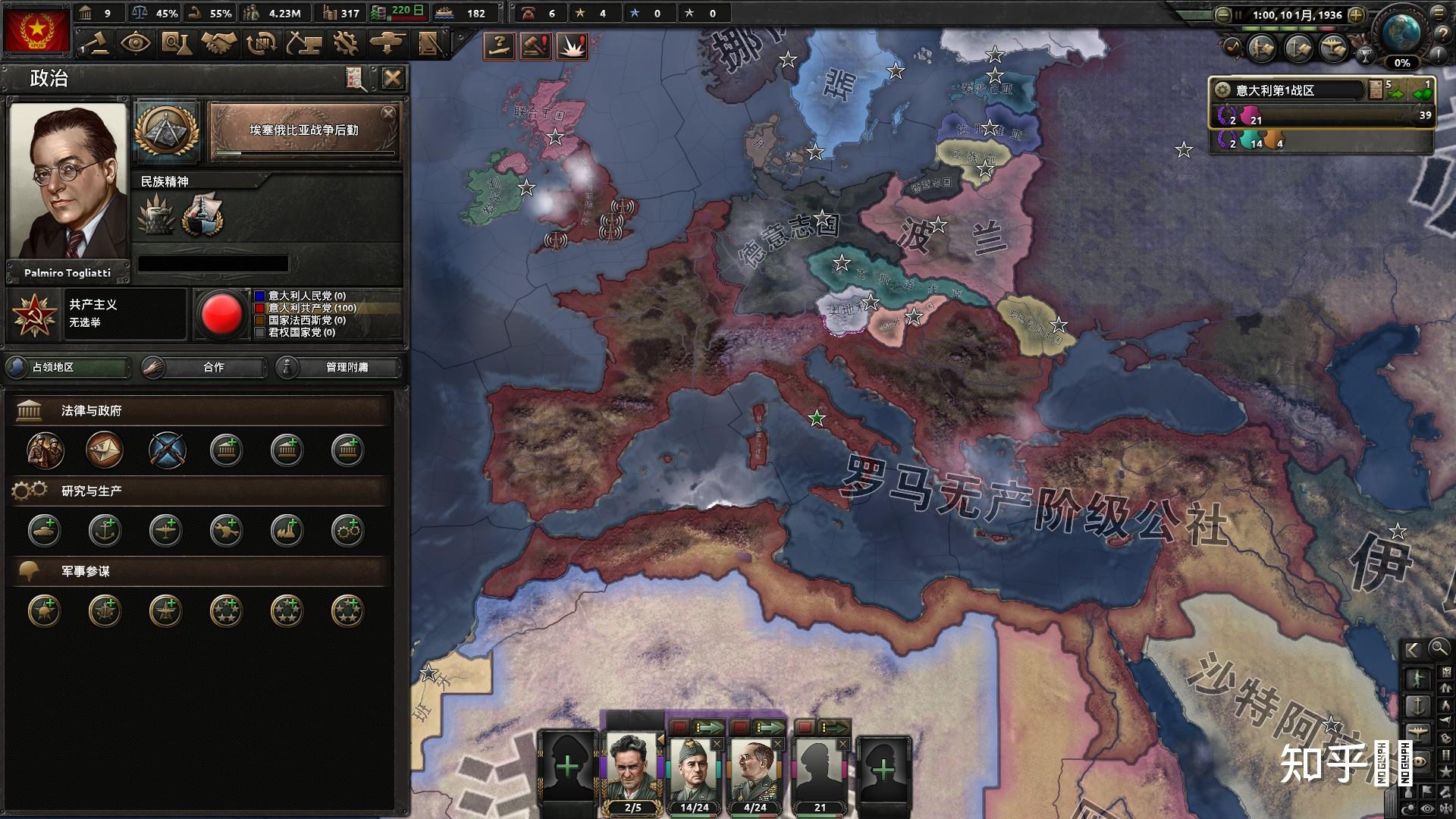Screen dimensions: 1456x819
Task: Open the decisions gavel icon
Action: click(96, 43)
